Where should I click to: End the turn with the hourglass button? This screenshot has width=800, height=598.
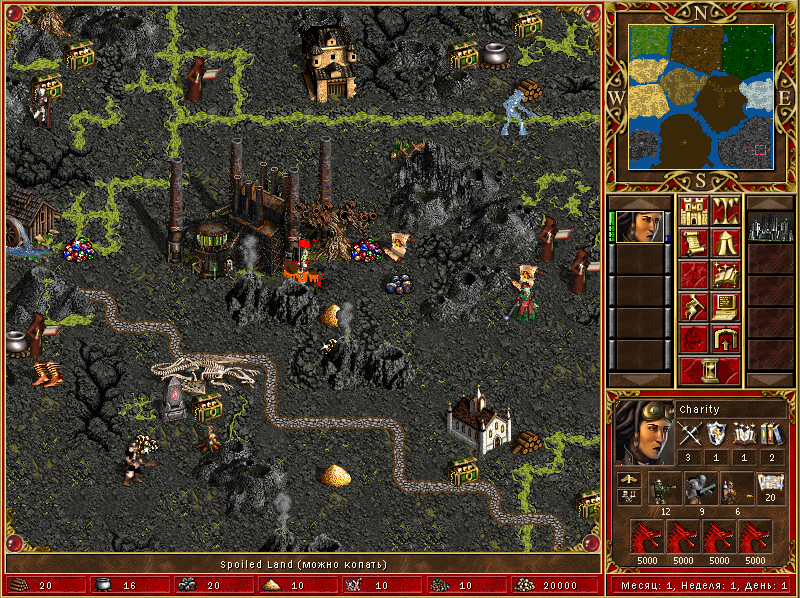click(x=708, y=371)
